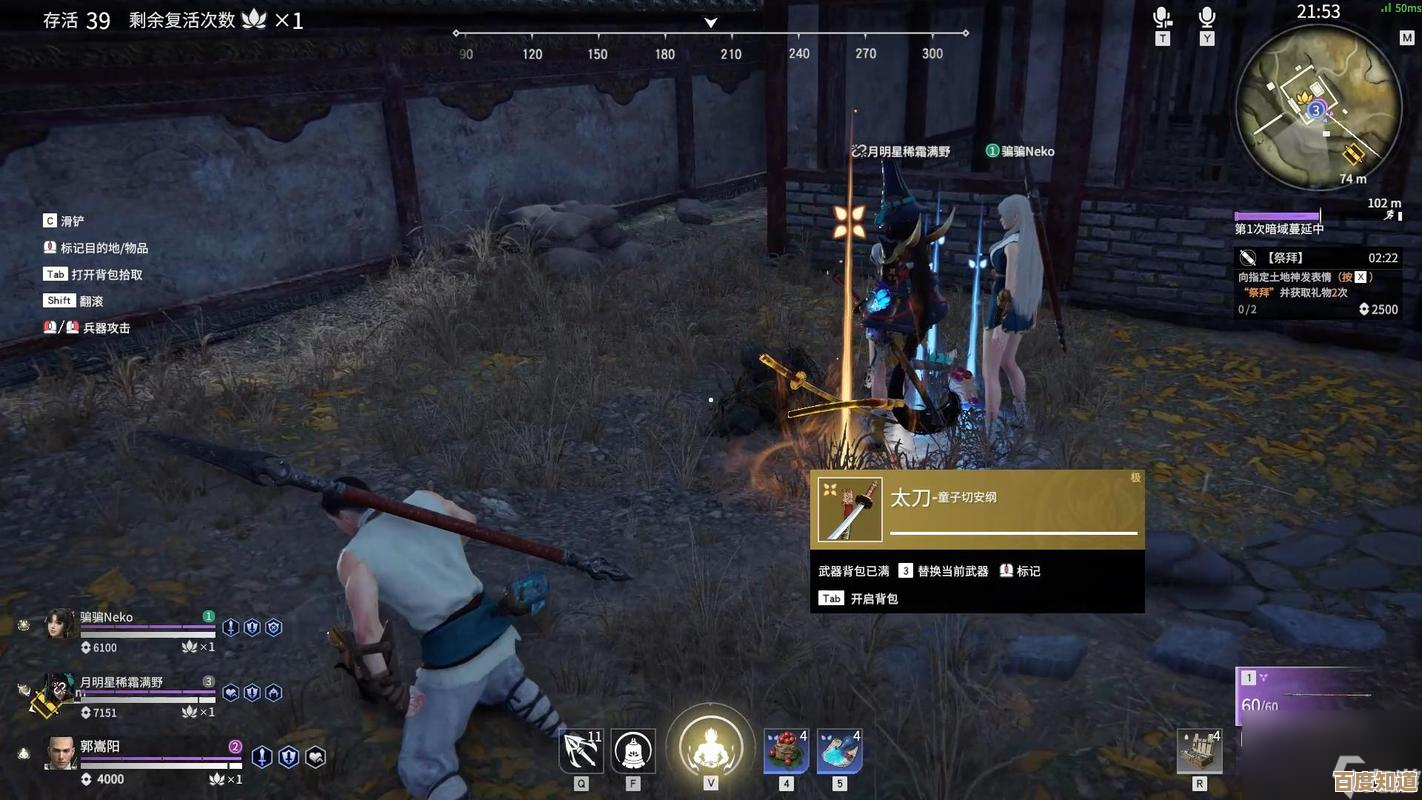Use the red berry healing item
This screenshot has width=1422, height=800.
786,752
